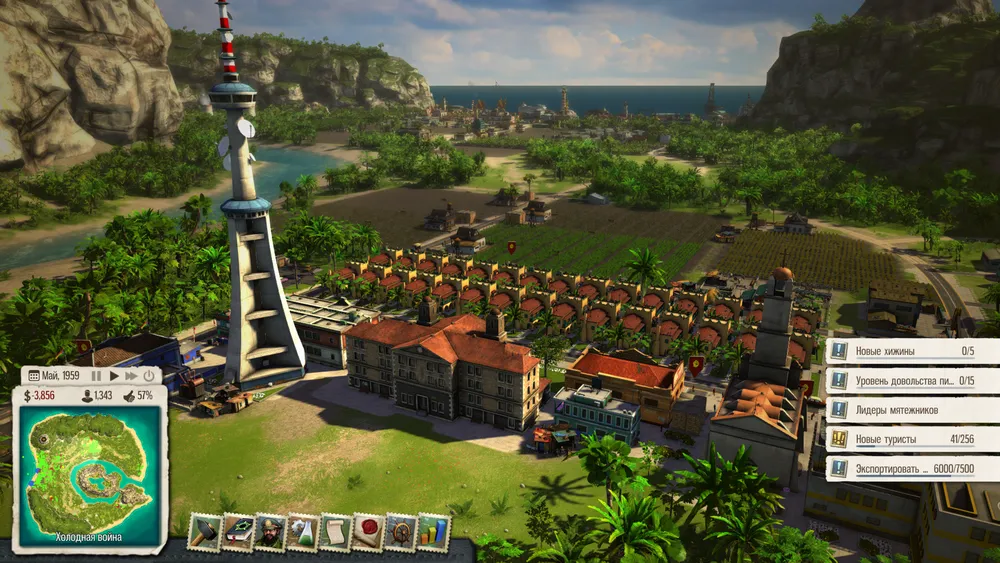Check the "Экспортировать" 6000/7500 task
This screenshot has width=1000, height=563.
(x=912, y=468)
